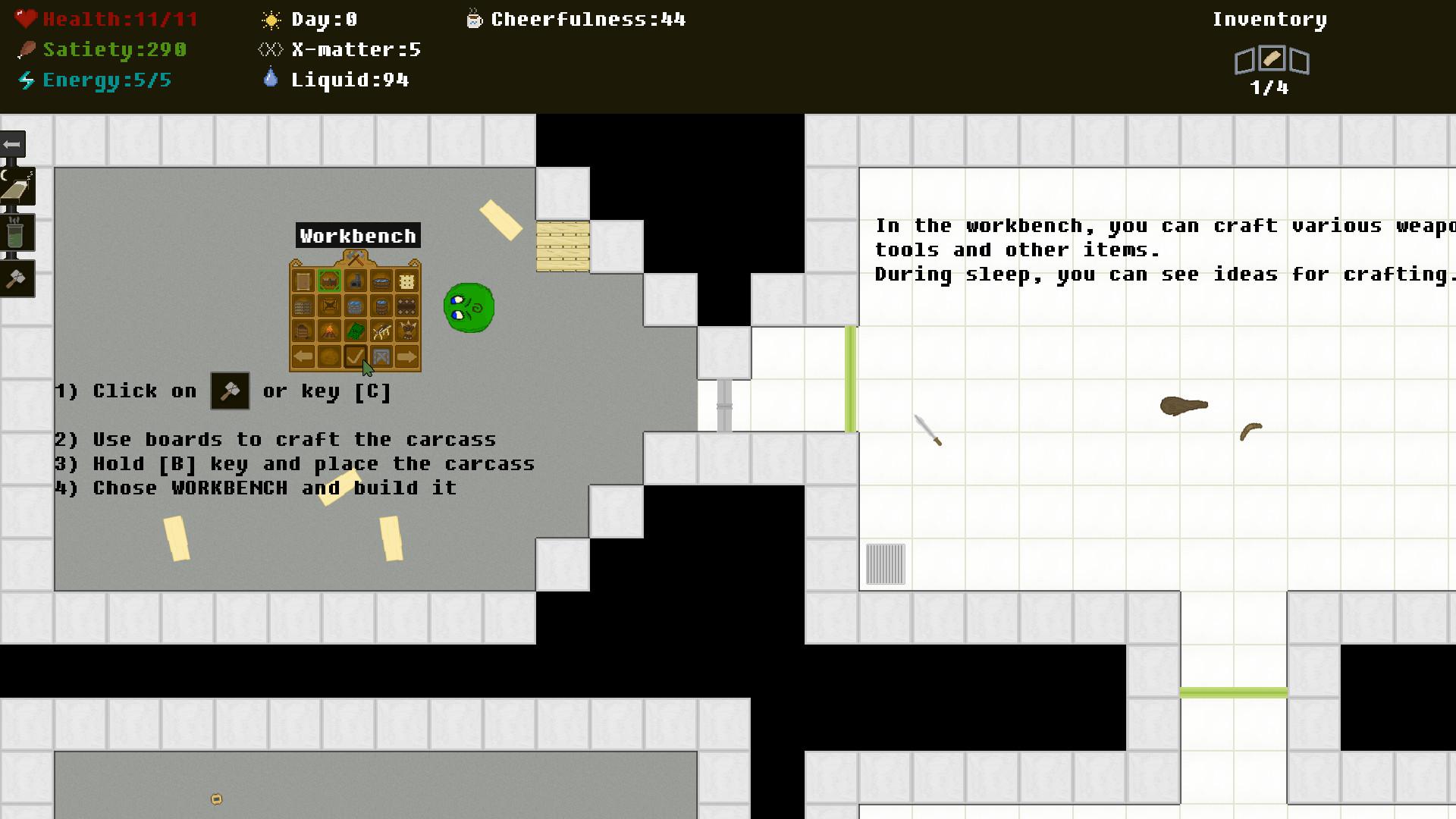Click the wooden plank stack on the map
1456x819 pixels.
[x=563, y=245]
